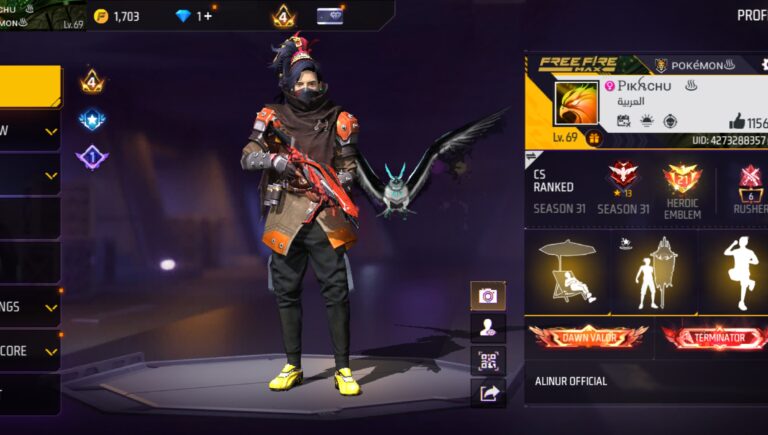Click the character view silhouette button
Screen dimensions: 768x435
(488, 328)
